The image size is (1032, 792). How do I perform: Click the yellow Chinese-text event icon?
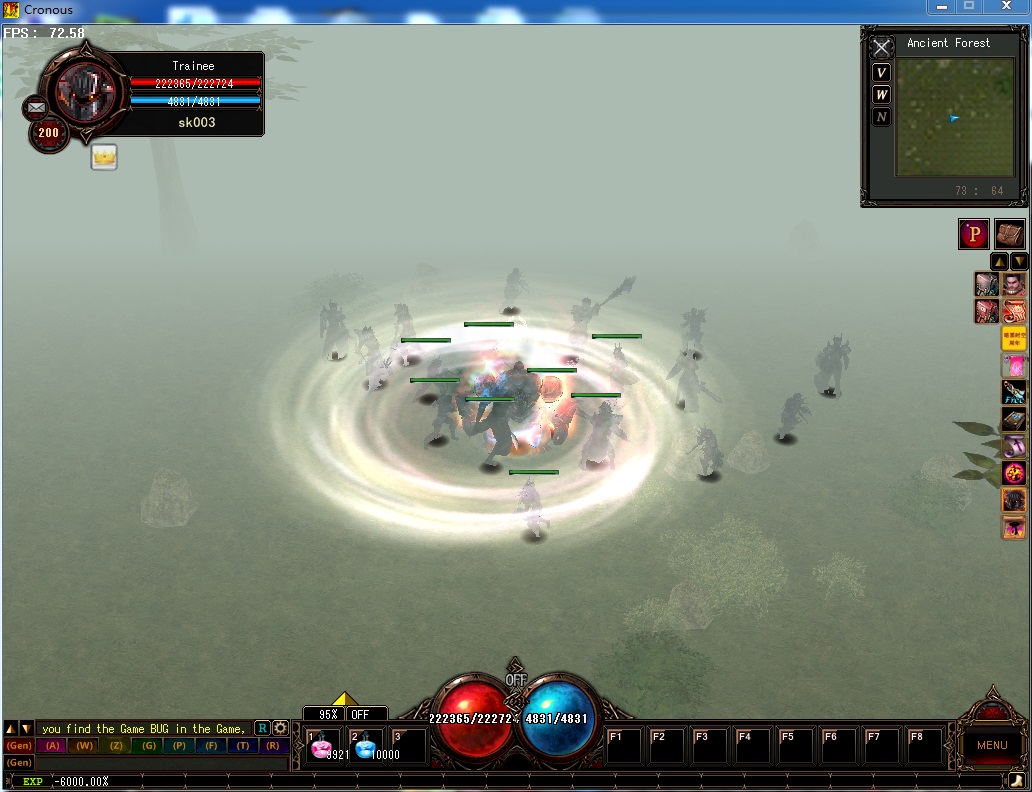pos(1014,339)
